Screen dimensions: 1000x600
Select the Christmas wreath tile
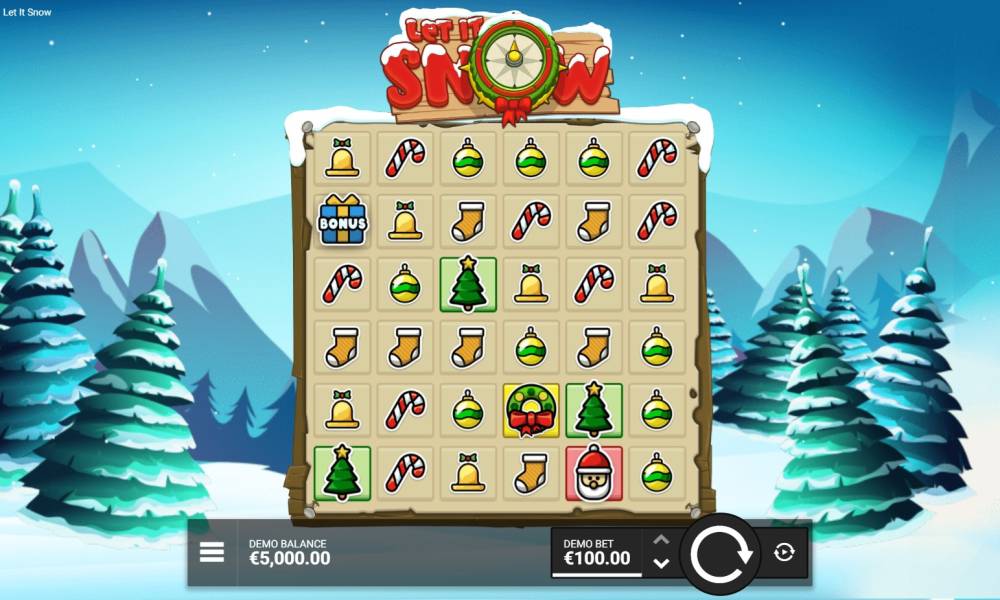click(531, 411)
